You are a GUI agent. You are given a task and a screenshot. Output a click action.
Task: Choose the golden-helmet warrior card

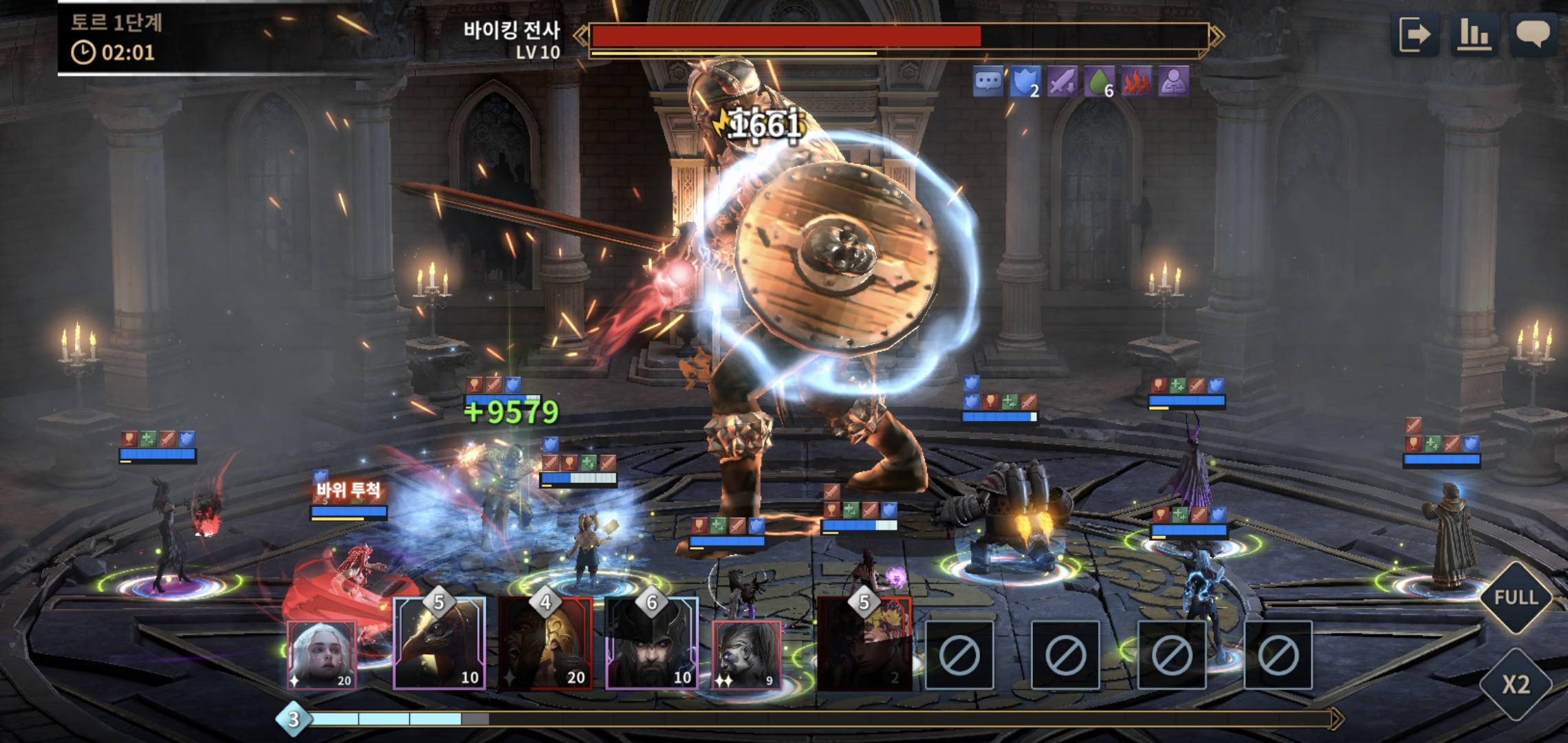545,645
